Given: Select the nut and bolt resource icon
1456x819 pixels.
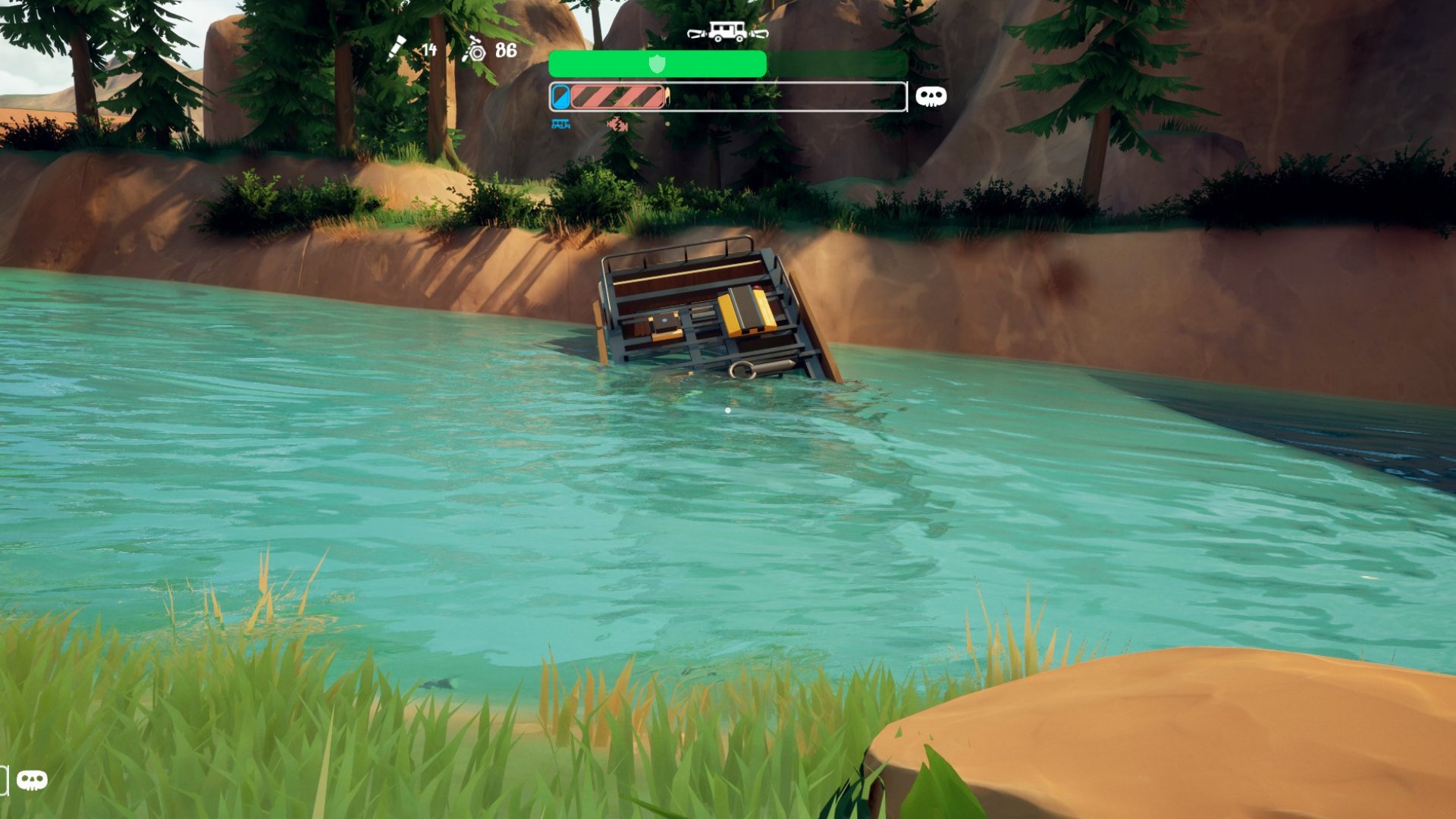Looking at the screenshot, I should coord(475,50).
